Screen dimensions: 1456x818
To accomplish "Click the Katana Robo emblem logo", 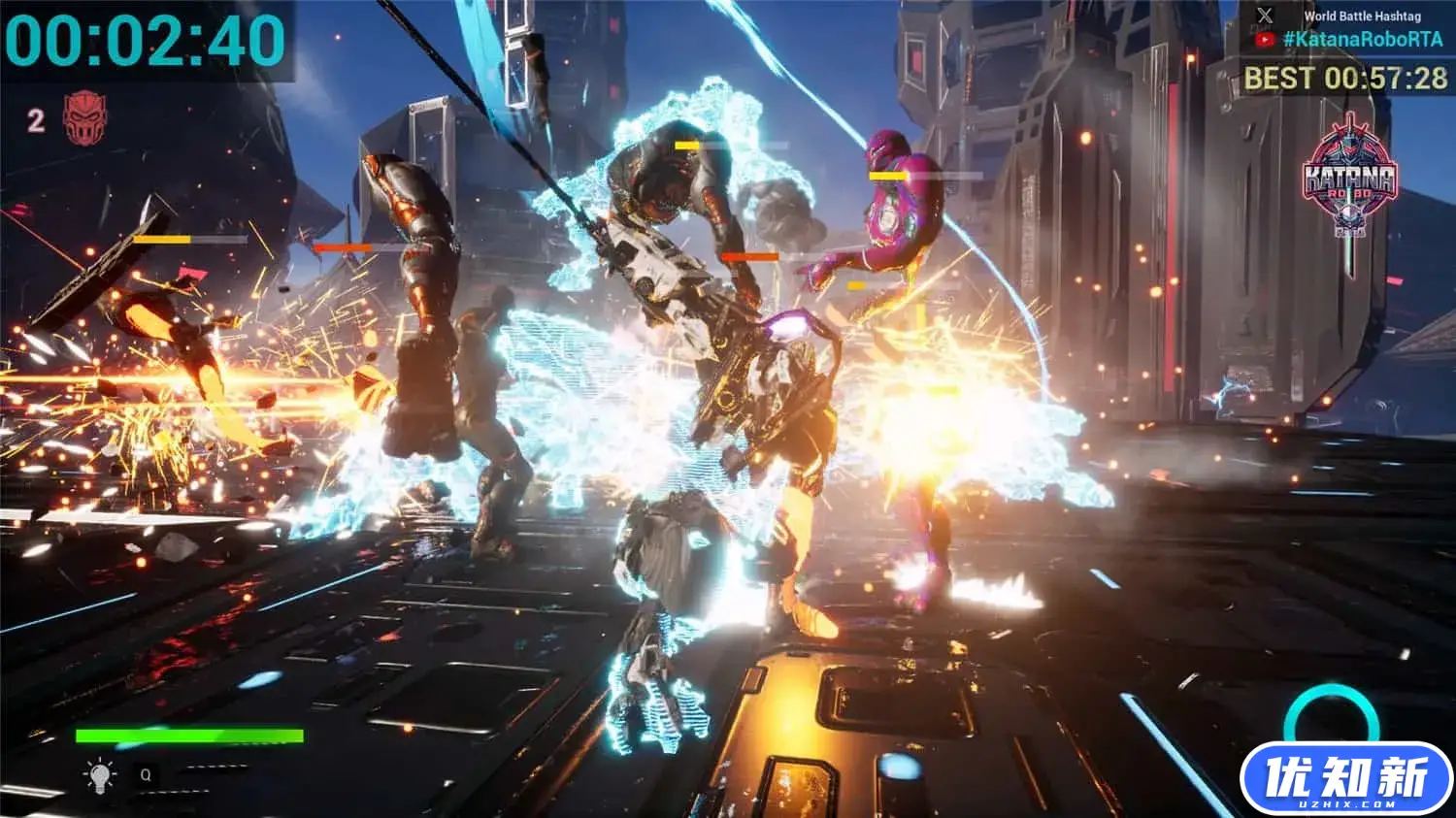I will [x=1349, y=180].
